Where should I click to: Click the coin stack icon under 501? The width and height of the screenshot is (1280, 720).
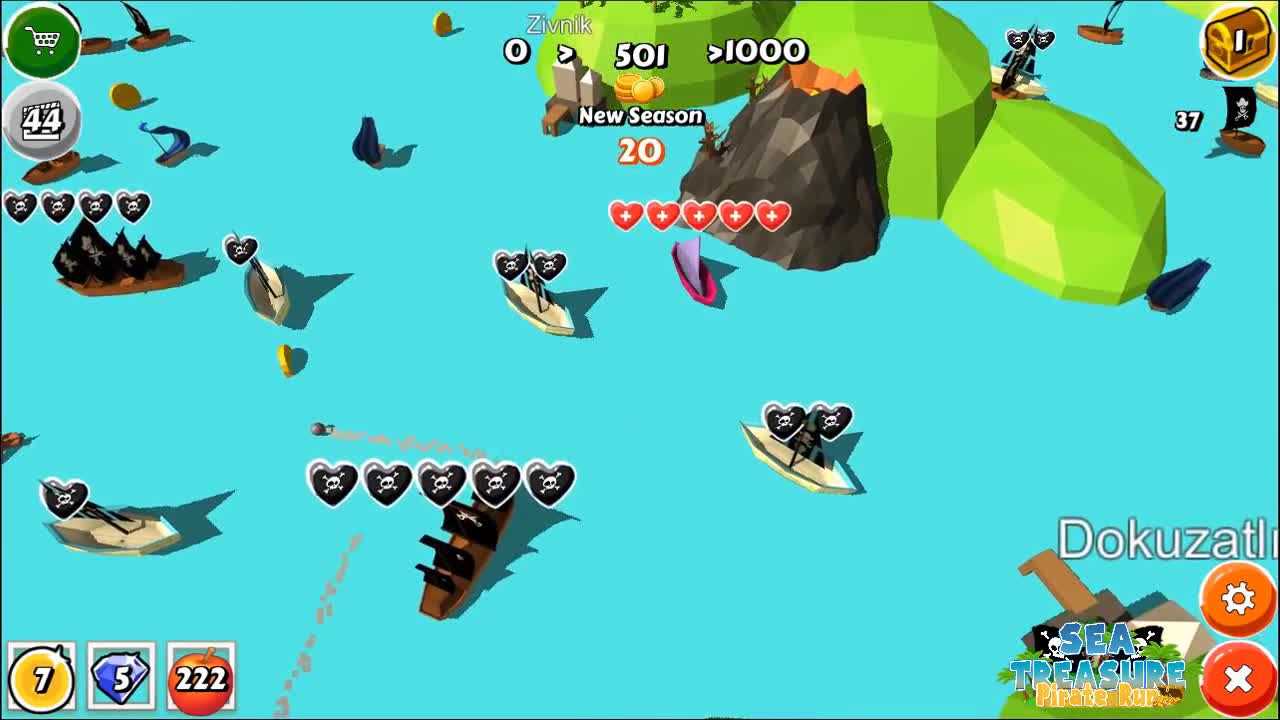tap(639, 88)
